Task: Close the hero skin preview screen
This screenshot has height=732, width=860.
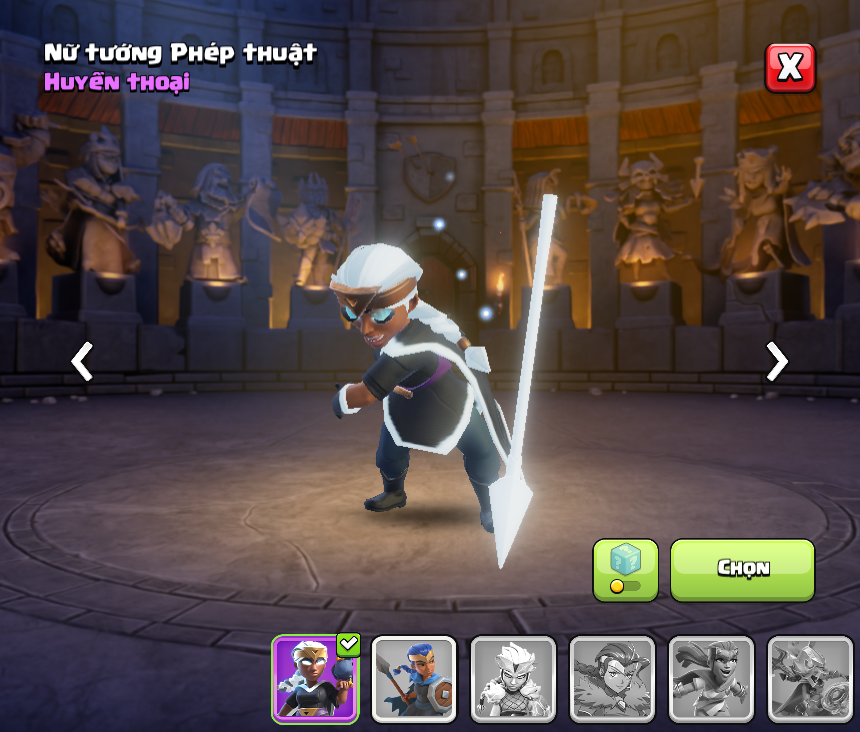Action: pyautogui.click(x=790, y=68)
